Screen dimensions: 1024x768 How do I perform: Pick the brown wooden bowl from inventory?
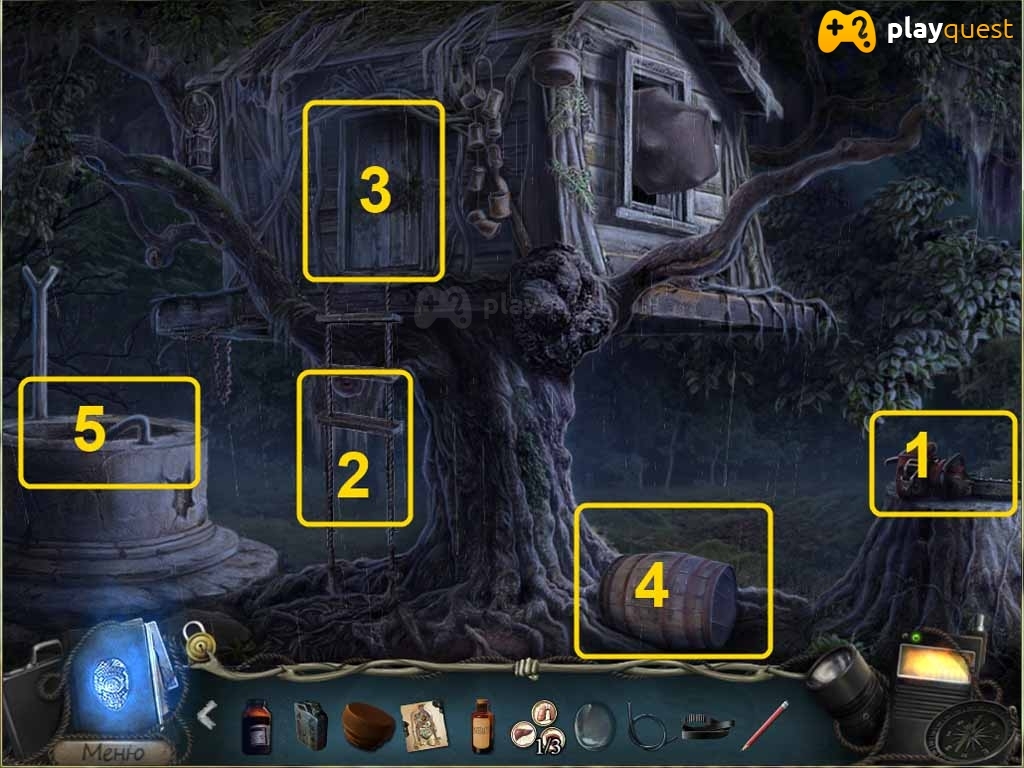(367, 725)
